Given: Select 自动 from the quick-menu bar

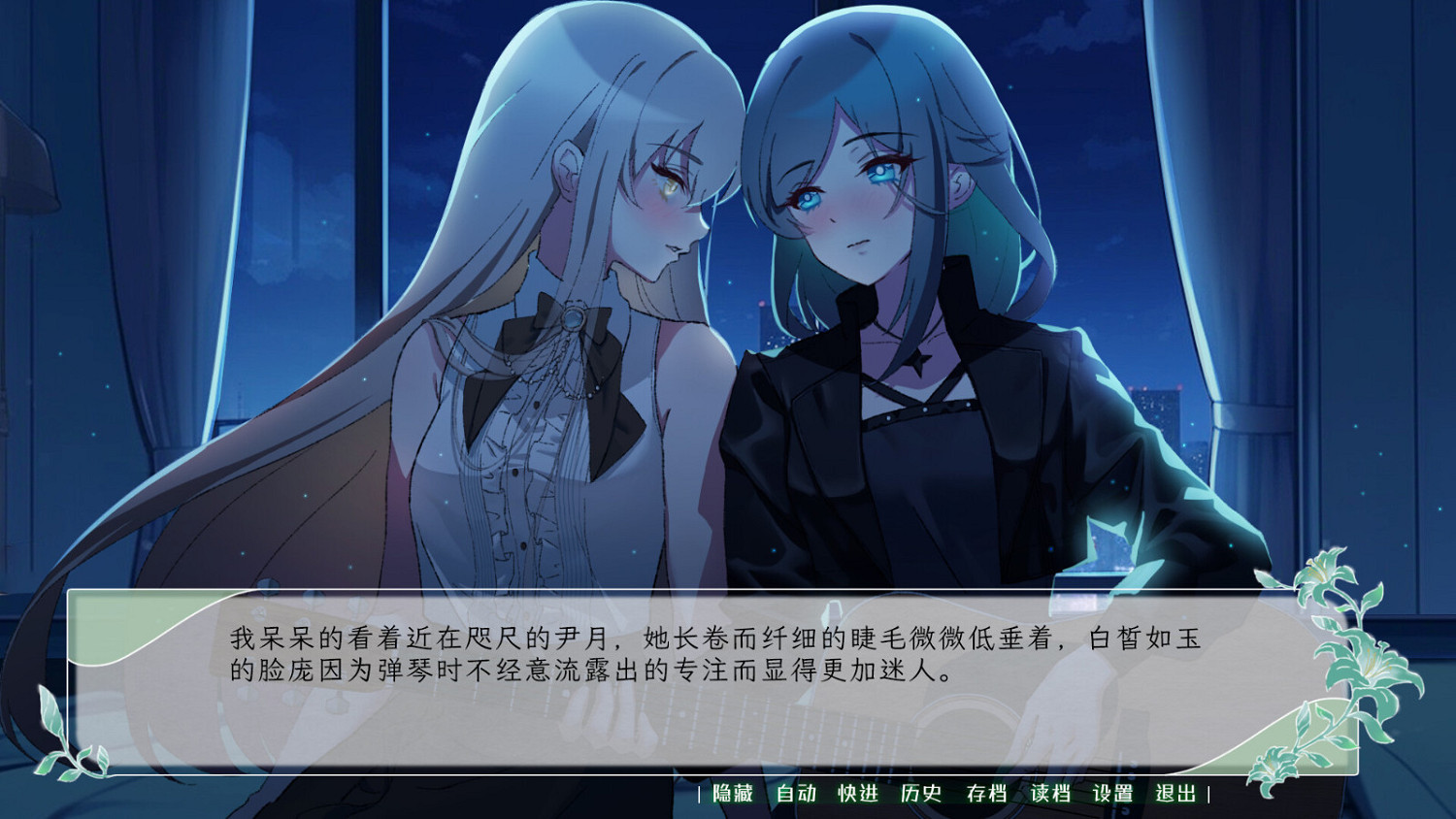Looking at the screenshot, I should pyautogui.click(x=794, y=793).
